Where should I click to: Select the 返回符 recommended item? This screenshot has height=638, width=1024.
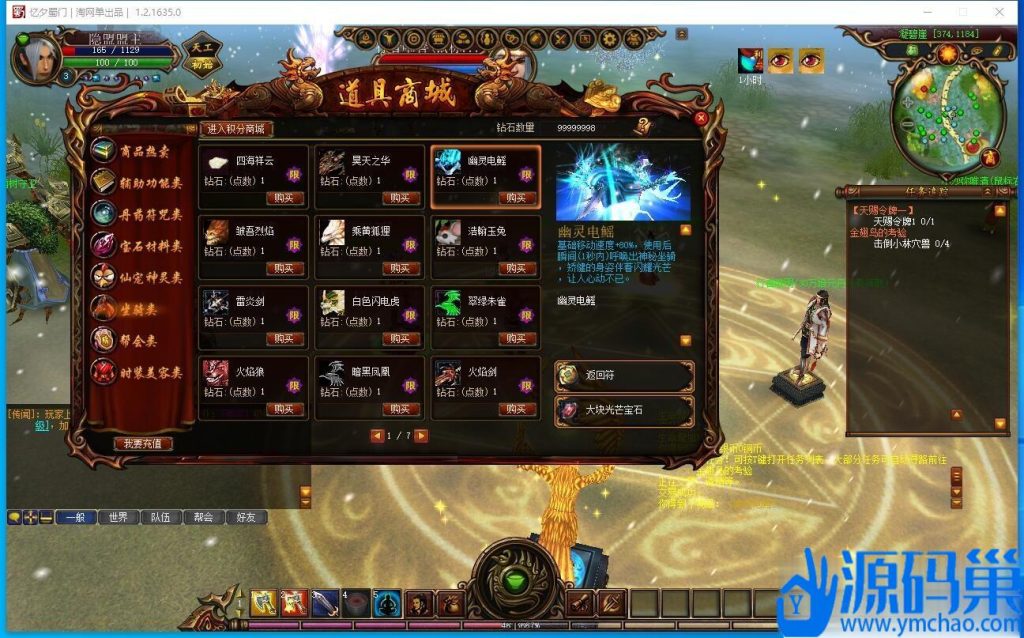(x=624, y=376)
